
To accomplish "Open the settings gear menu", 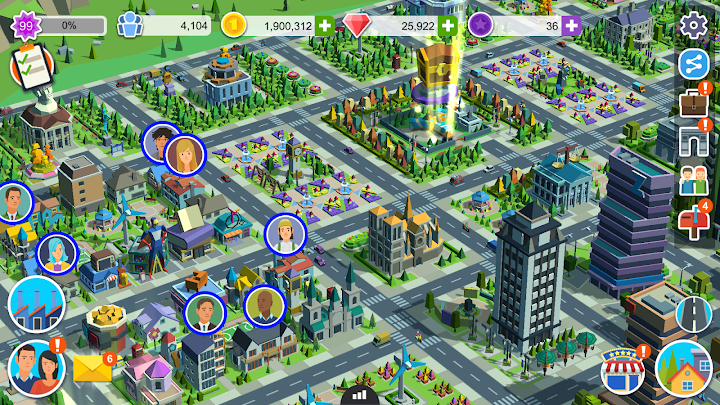I will point(692,24).
